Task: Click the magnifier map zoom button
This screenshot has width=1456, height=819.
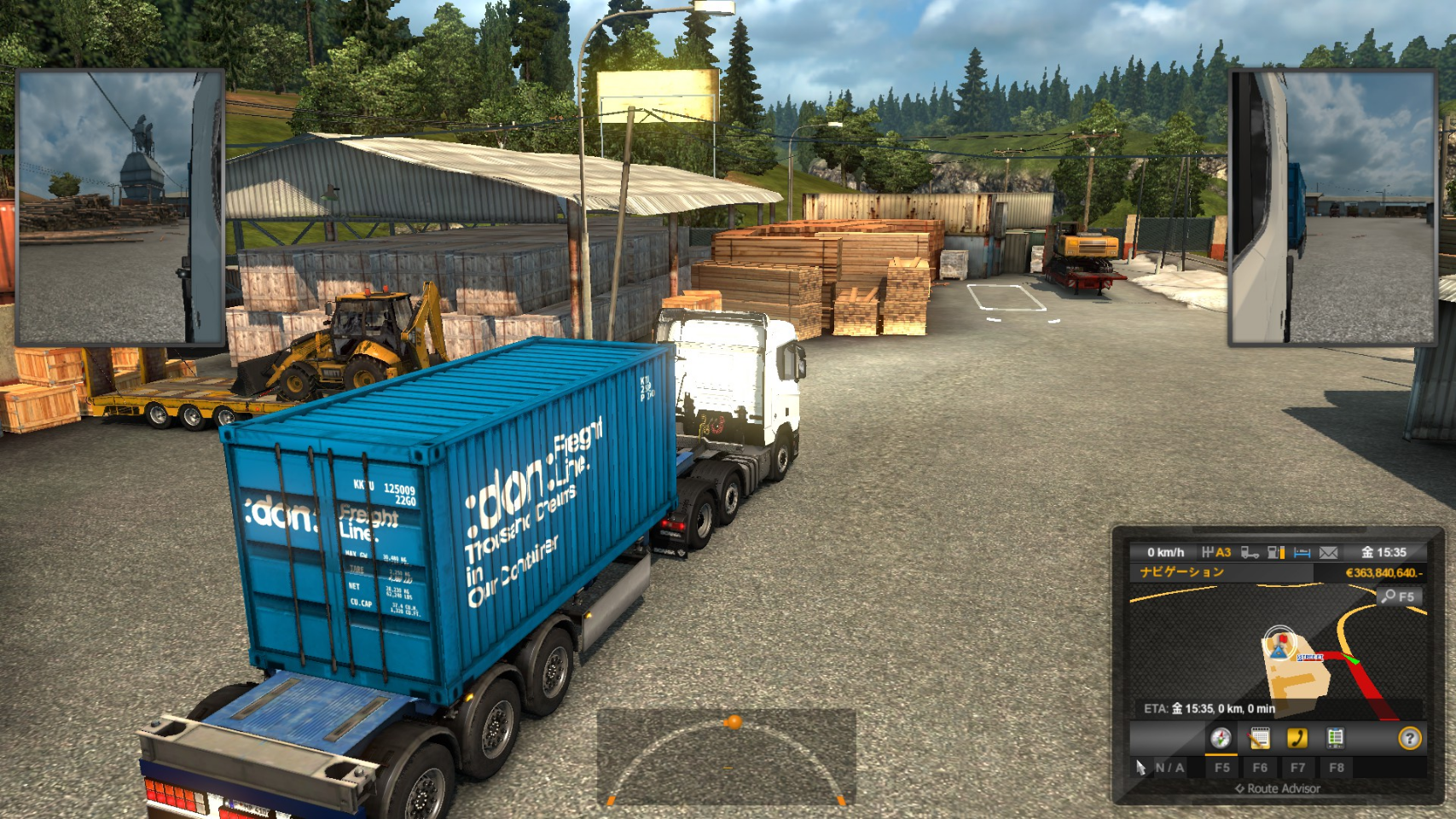Action: coord(1399,596)
